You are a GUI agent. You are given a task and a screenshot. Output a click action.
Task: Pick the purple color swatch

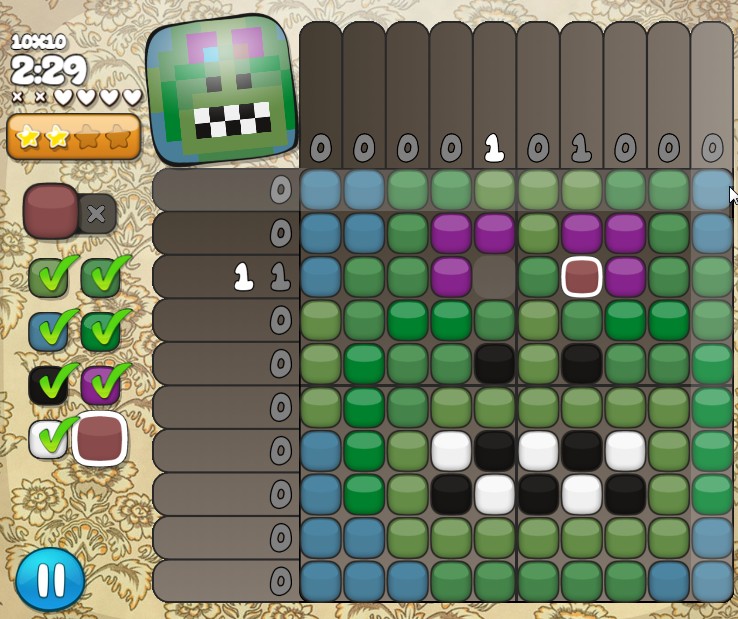coord(101,385)
